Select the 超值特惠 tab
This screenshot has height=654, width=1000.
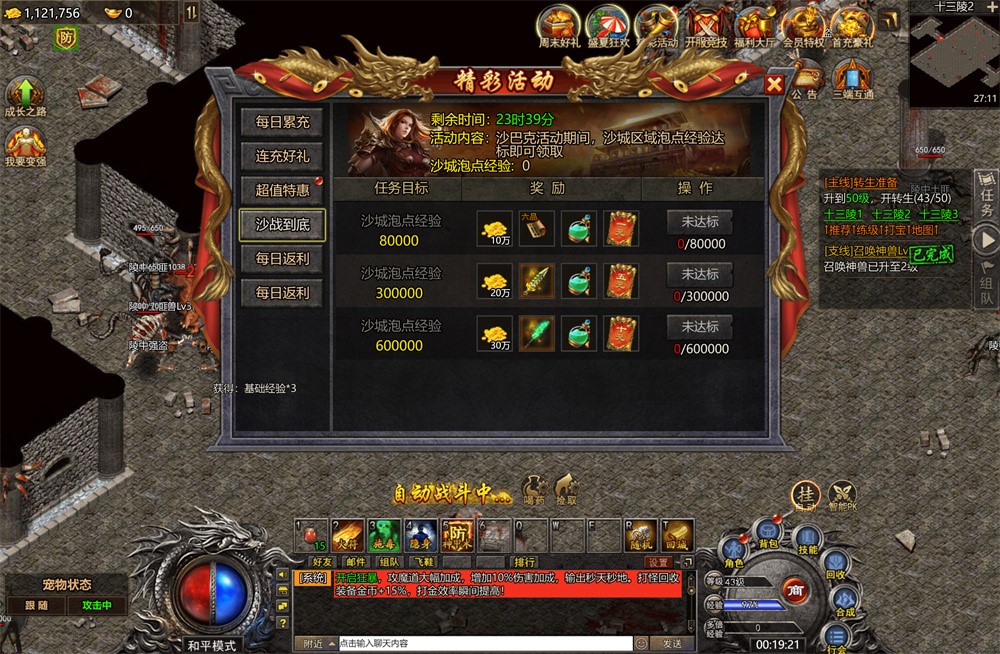(x=282, y=190)
